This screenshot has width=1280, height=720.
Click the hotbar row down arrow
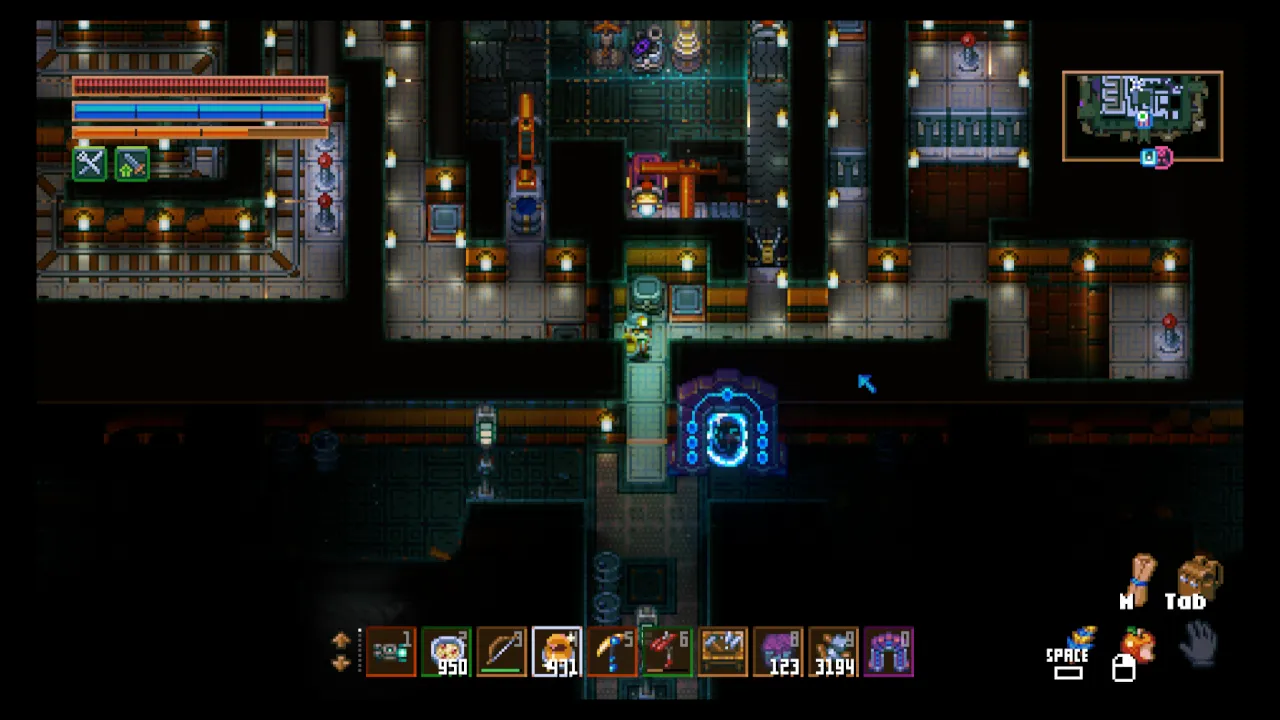[341, 662]
